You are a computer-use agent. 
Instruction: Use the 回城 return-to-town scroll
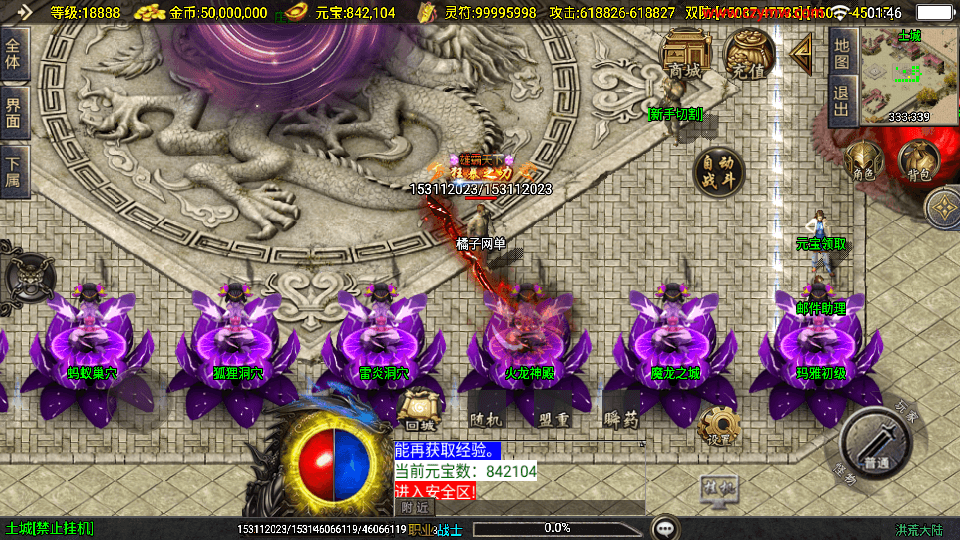(415, 411)
